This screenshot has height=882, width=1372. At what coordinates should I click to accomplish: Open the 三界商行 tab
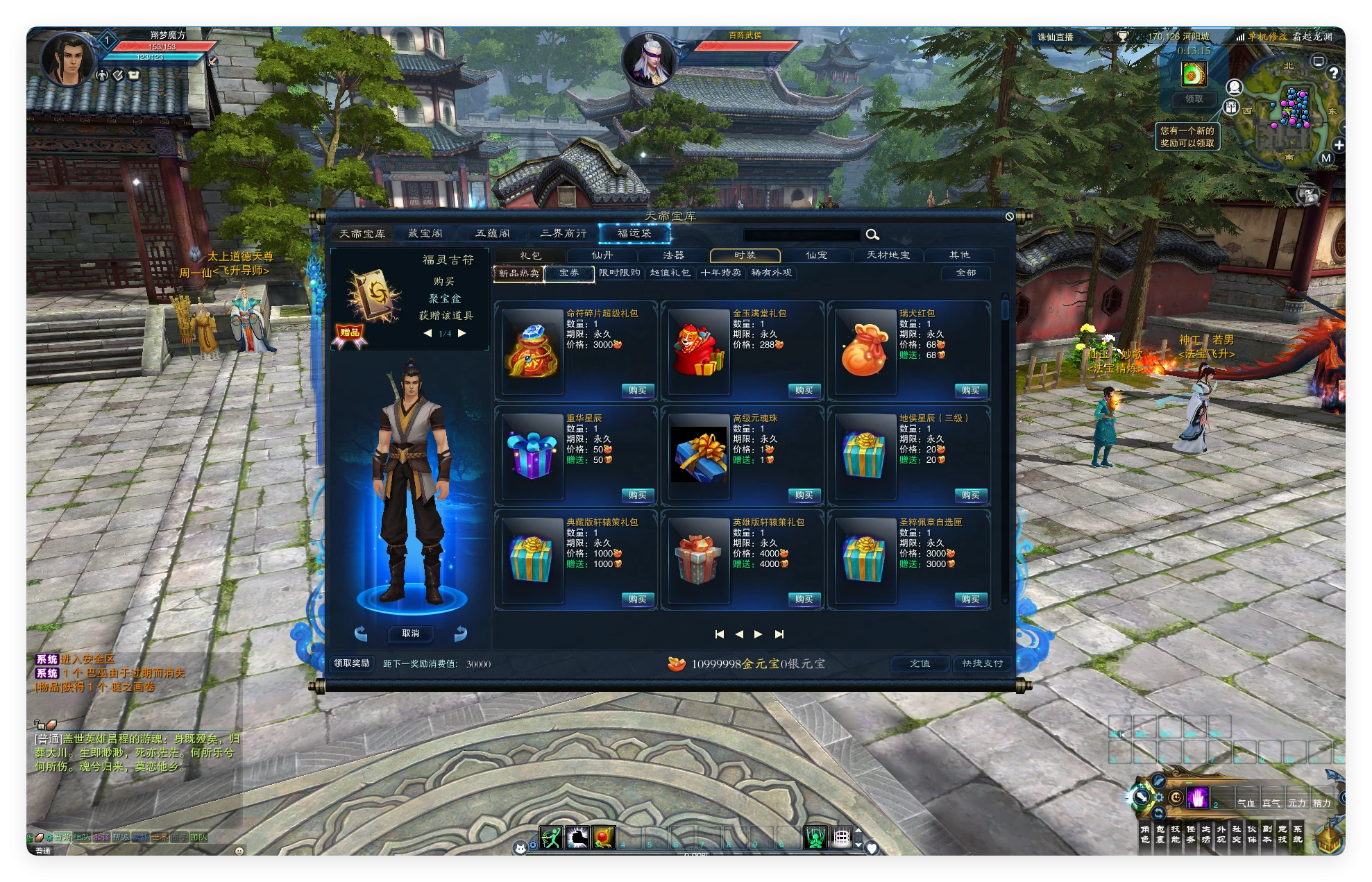point(563,234)
